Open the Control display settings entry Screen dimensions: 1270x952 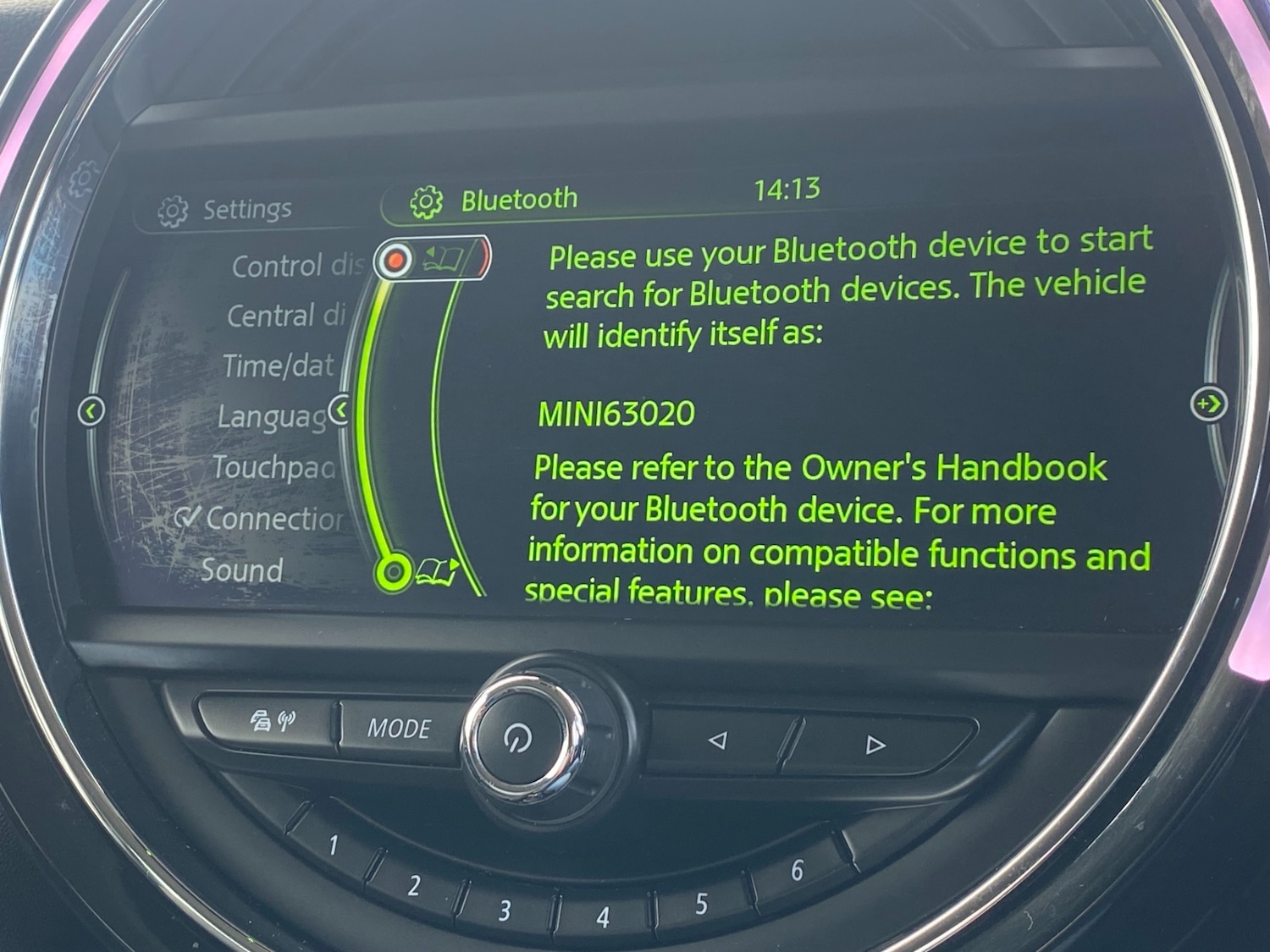tap(297, 266)
